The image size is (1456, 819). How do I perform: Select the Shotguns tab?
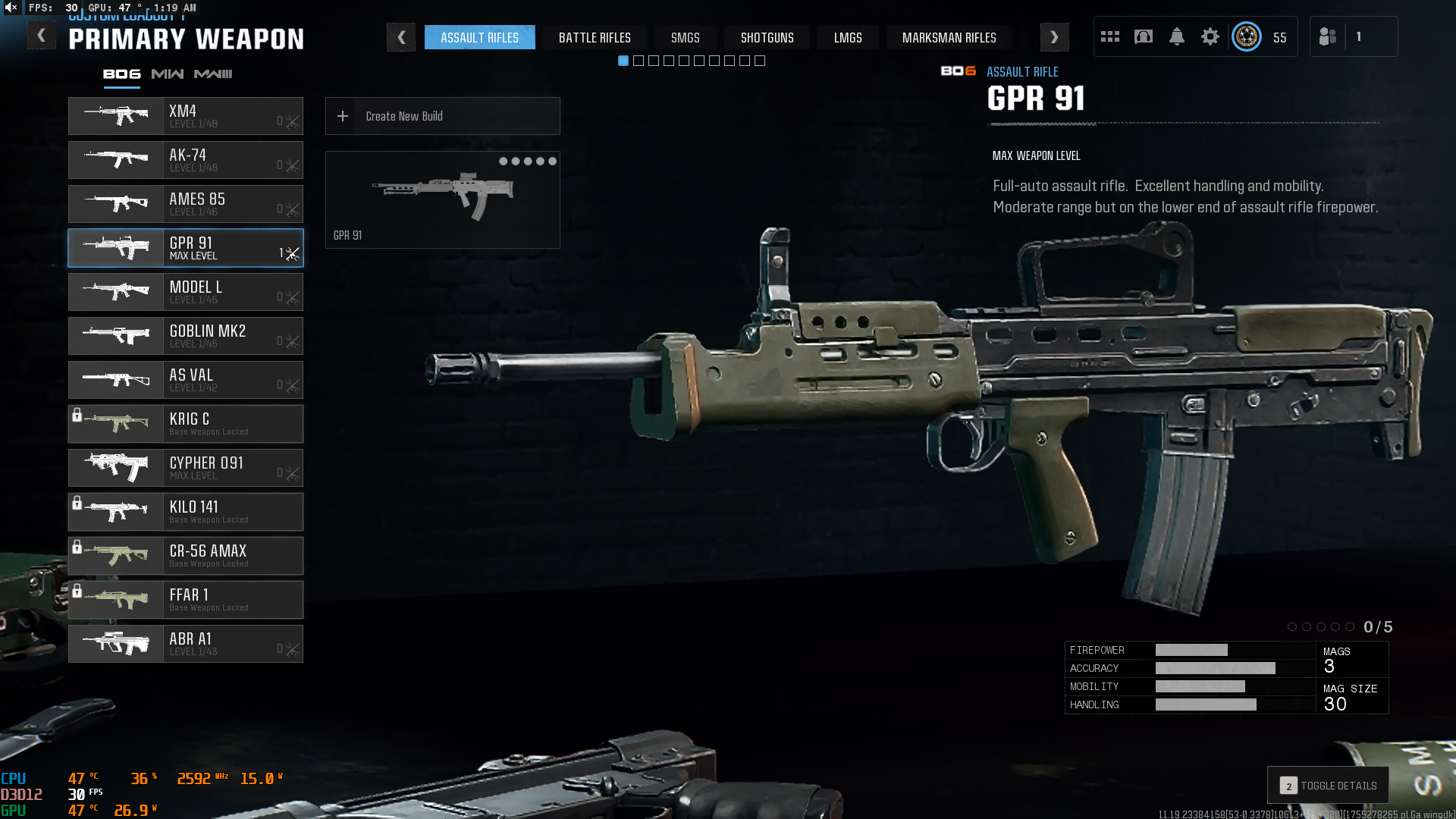(767, 37)
